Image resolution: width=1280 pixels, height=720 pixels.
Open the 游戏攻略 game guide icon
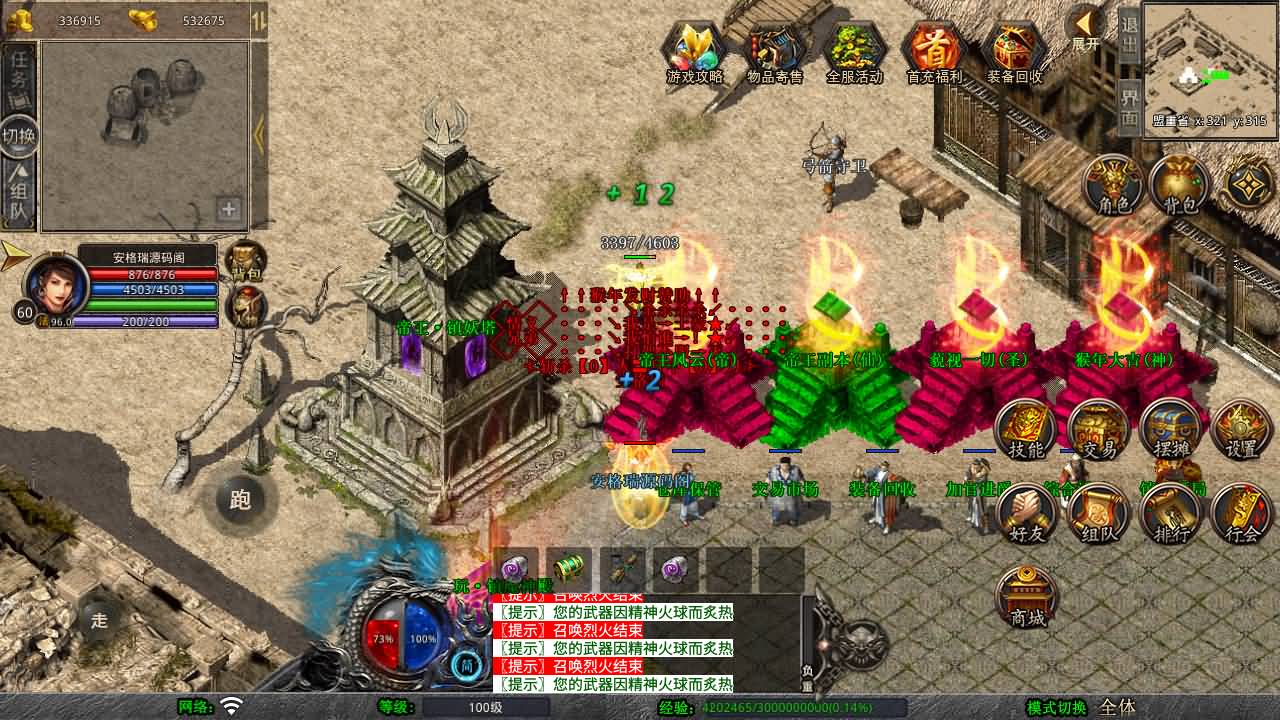click(x=695, y=52)
